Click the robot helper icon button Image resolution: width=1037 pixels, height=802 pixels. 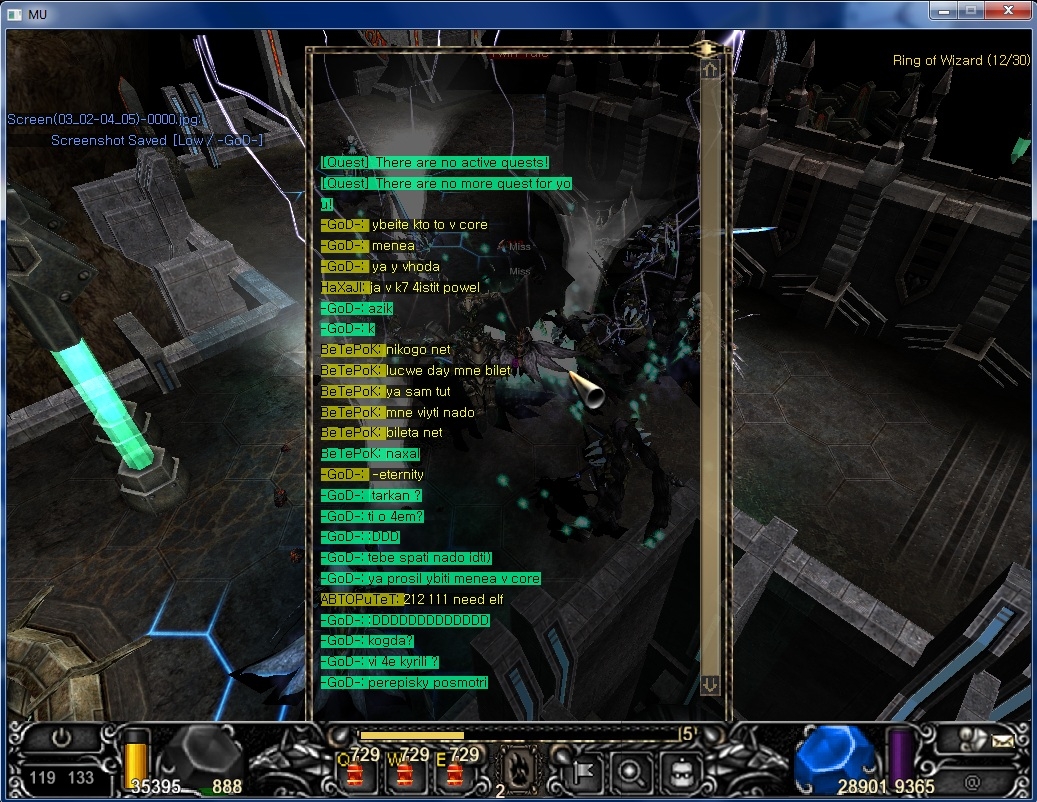[681, 771]
